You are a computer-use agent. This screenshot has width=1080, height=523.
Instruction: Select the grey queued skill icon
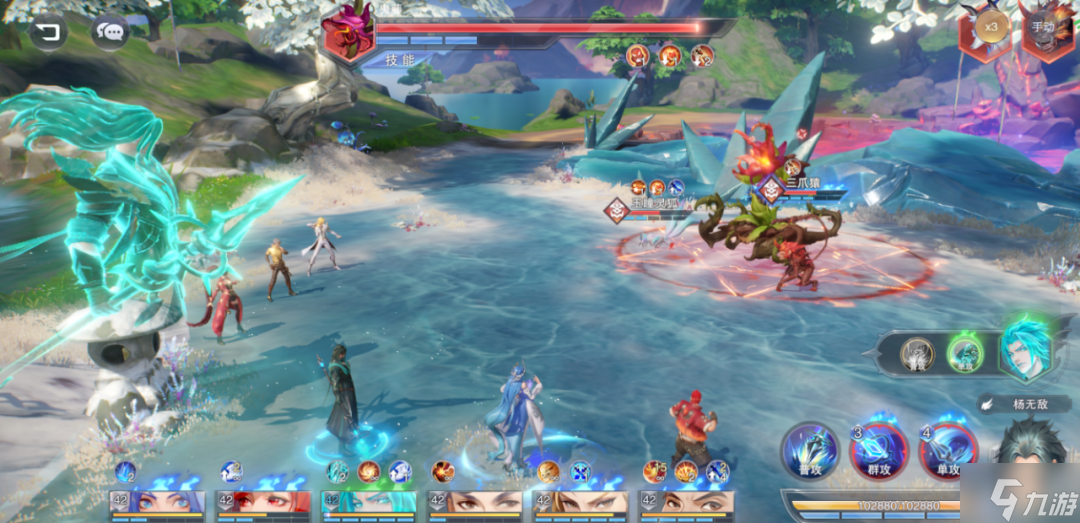916,354
